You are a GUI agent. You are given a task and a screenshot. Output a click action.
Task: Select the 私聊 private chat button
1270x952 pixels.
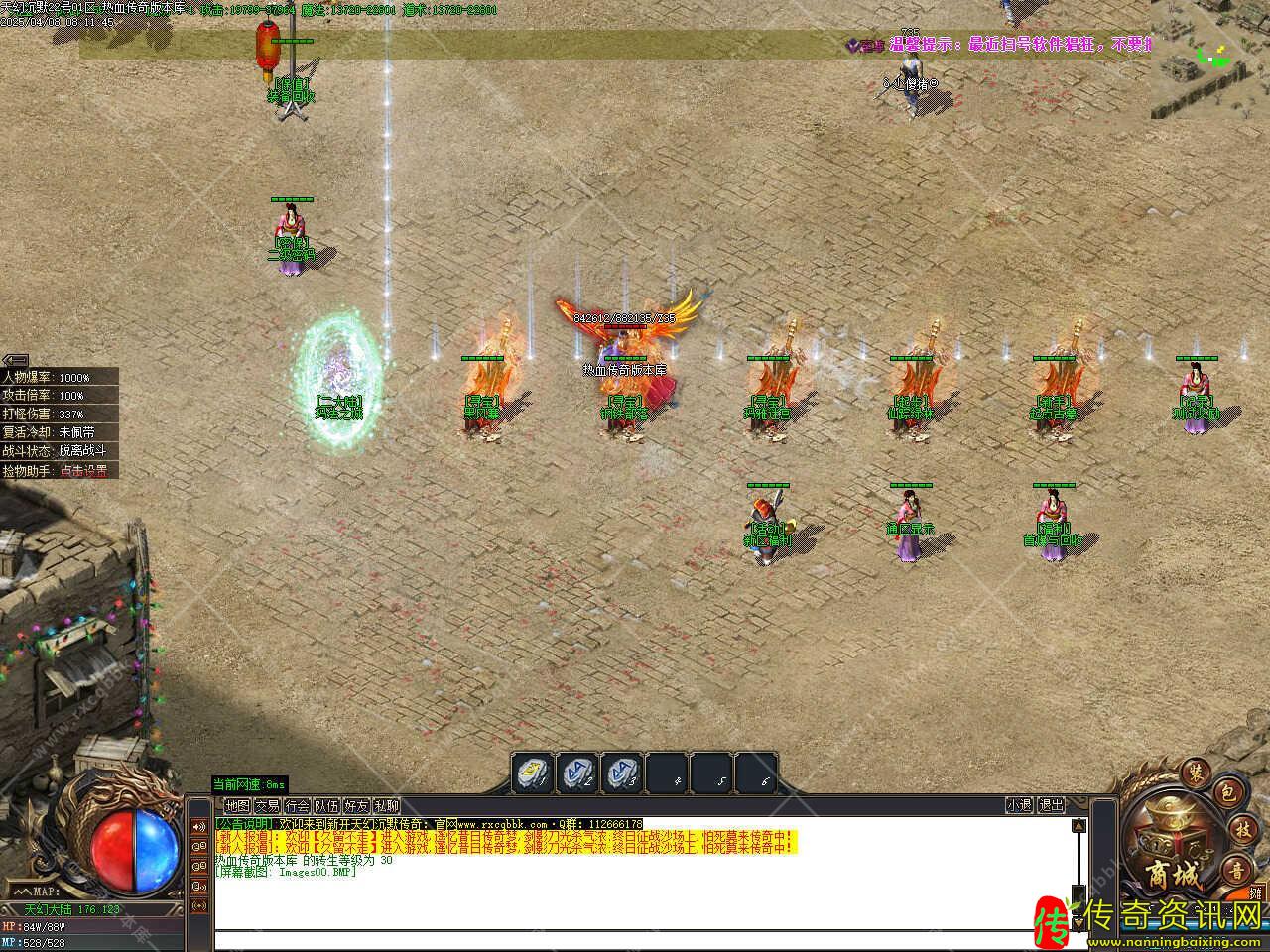386,805
